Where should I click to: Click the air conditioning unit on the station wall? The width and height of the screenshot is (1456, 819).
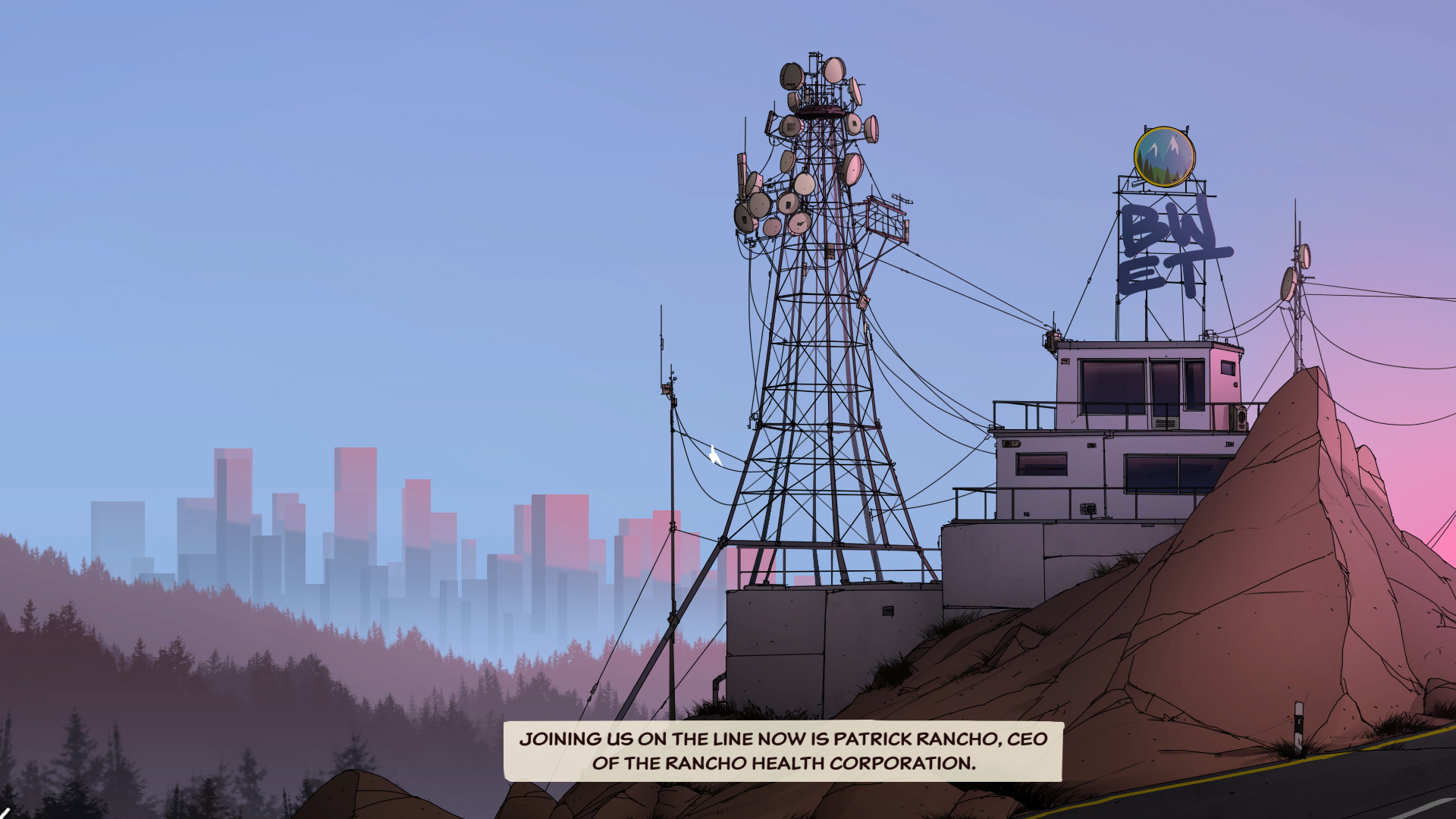(x=1241, y=417)
